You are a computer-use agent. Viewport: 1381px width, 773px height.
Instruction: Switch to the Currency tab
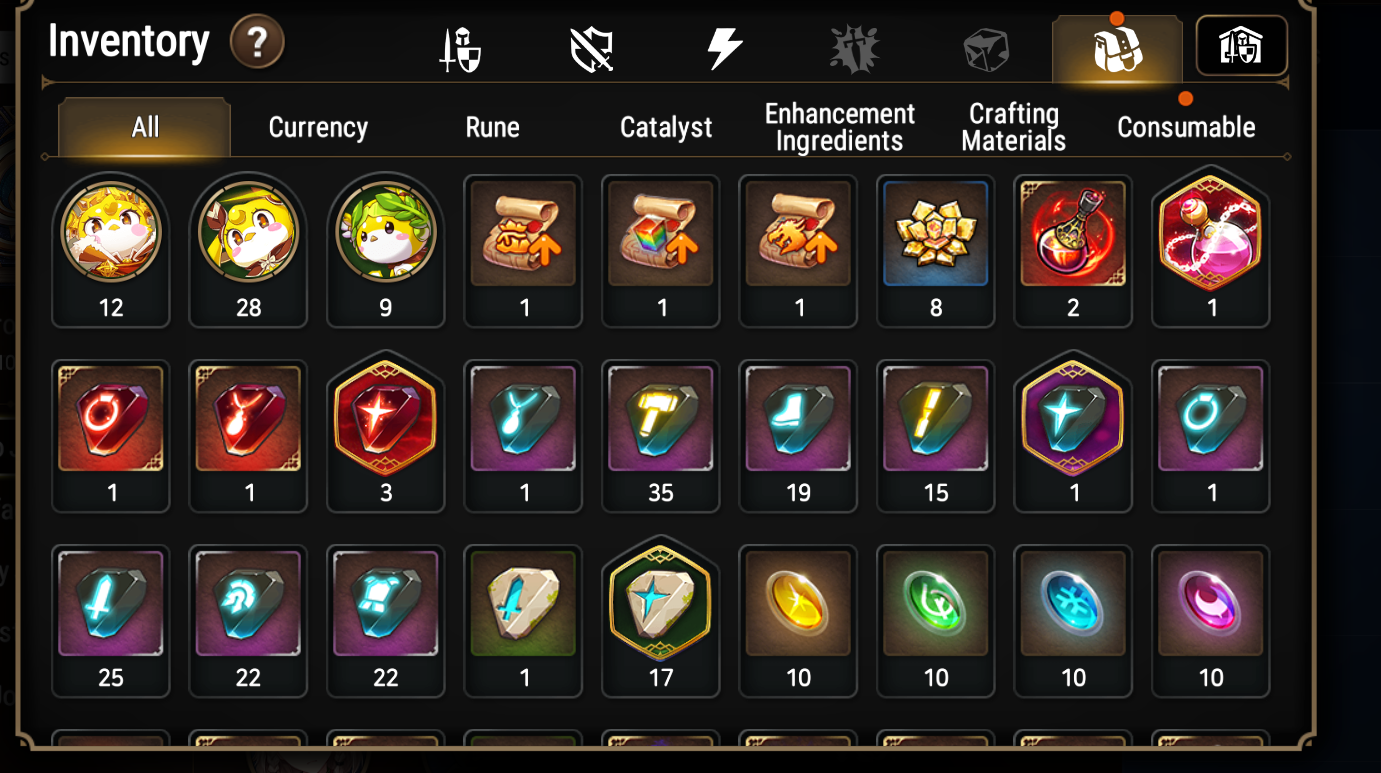pos(317,127)
